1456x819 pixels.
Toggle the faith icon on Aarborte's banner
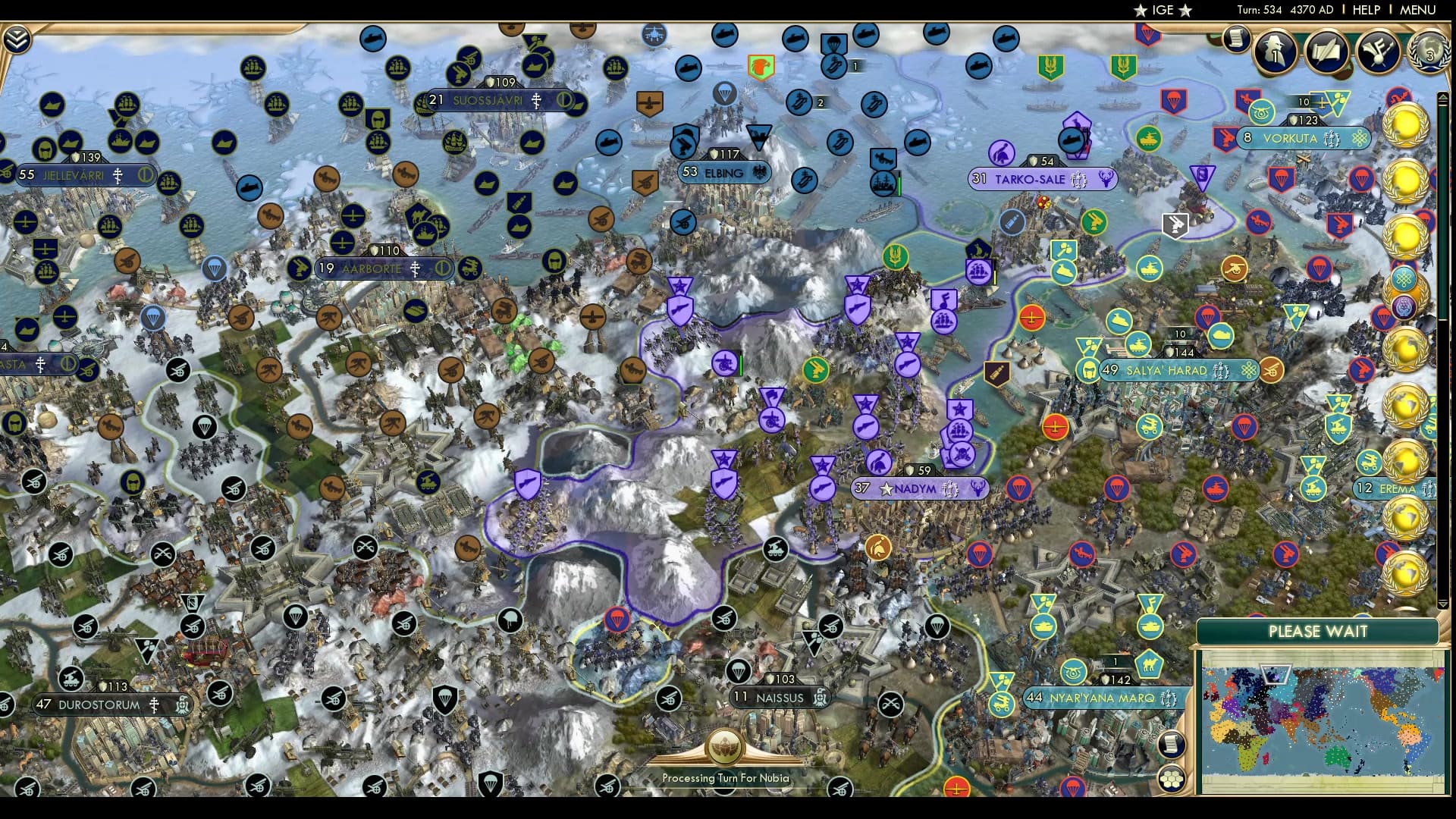click(415, 268)
